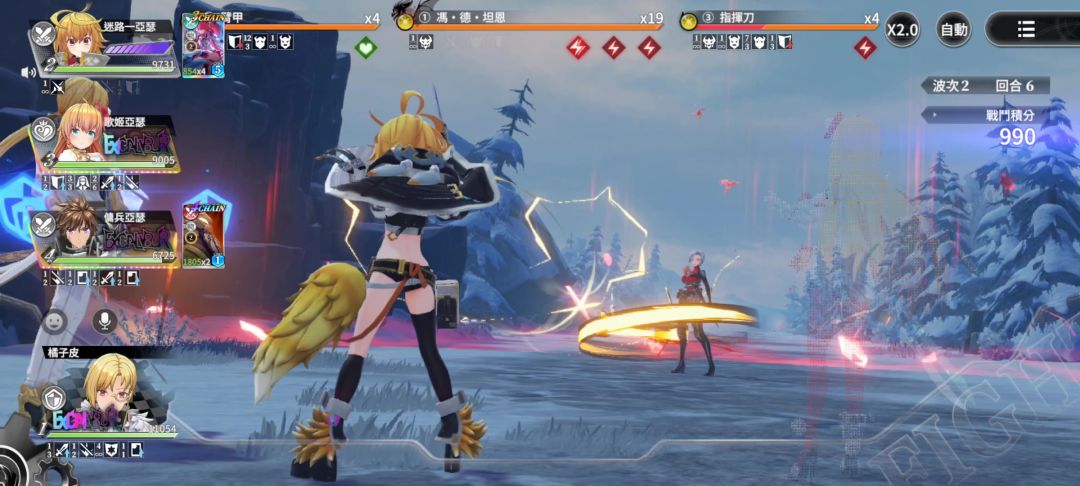Target the enemy 馮・德・坦恩 name bar

pyautogui.click(x=530, y=19)
